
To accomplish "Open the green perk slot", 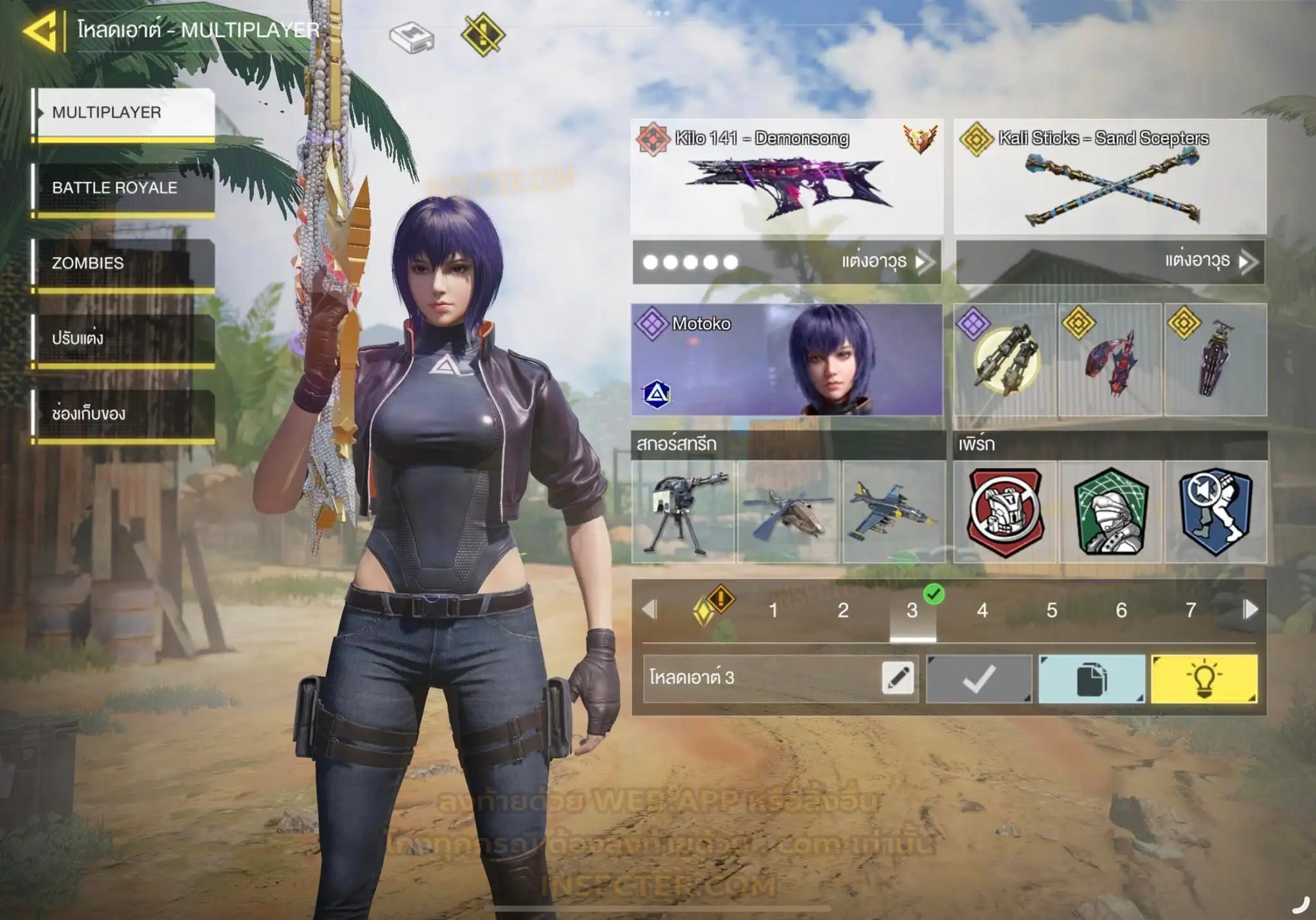I will tap(1110, 512).
